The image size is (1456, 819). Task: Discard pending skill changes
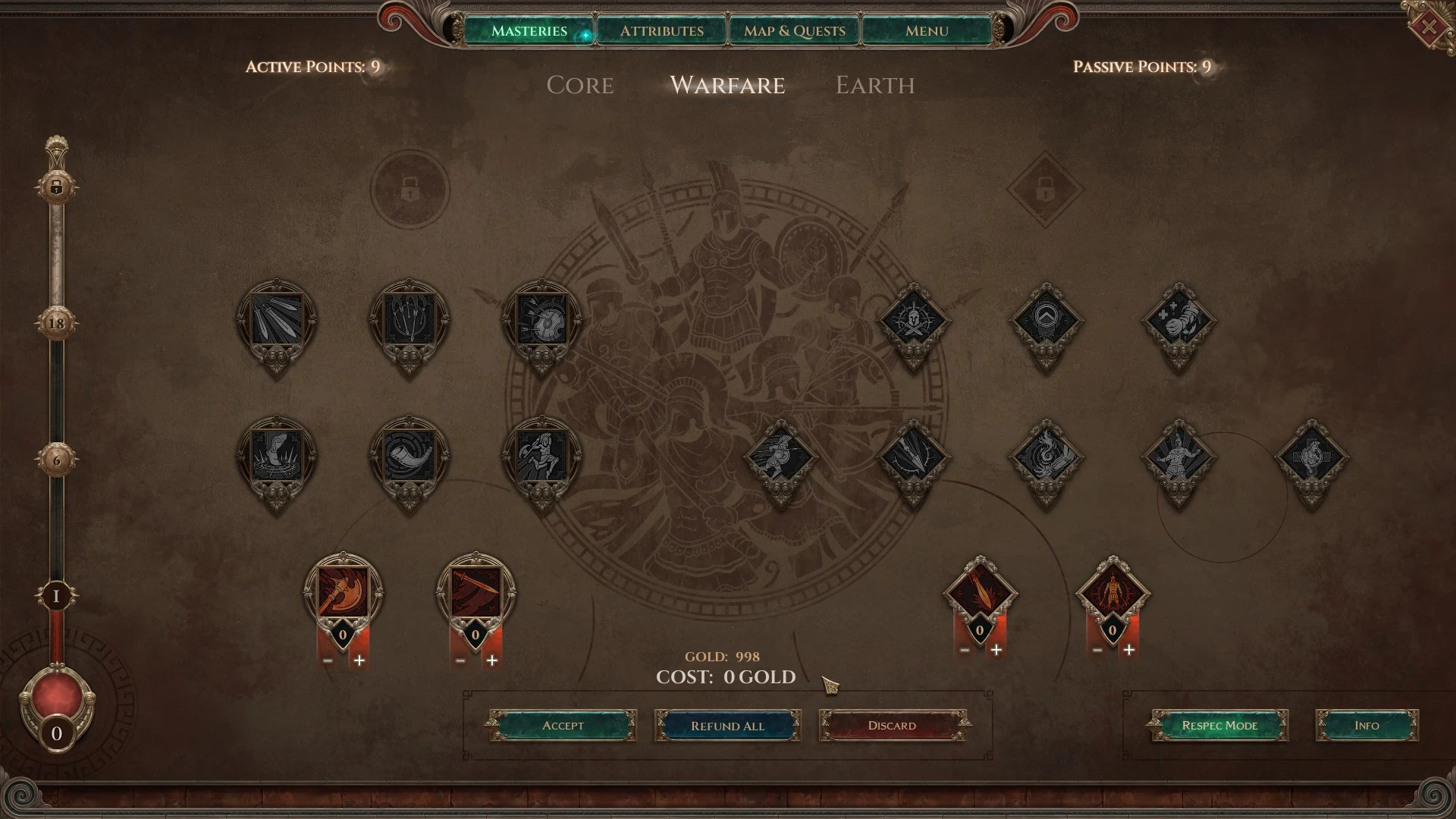(x=892, y=726)
